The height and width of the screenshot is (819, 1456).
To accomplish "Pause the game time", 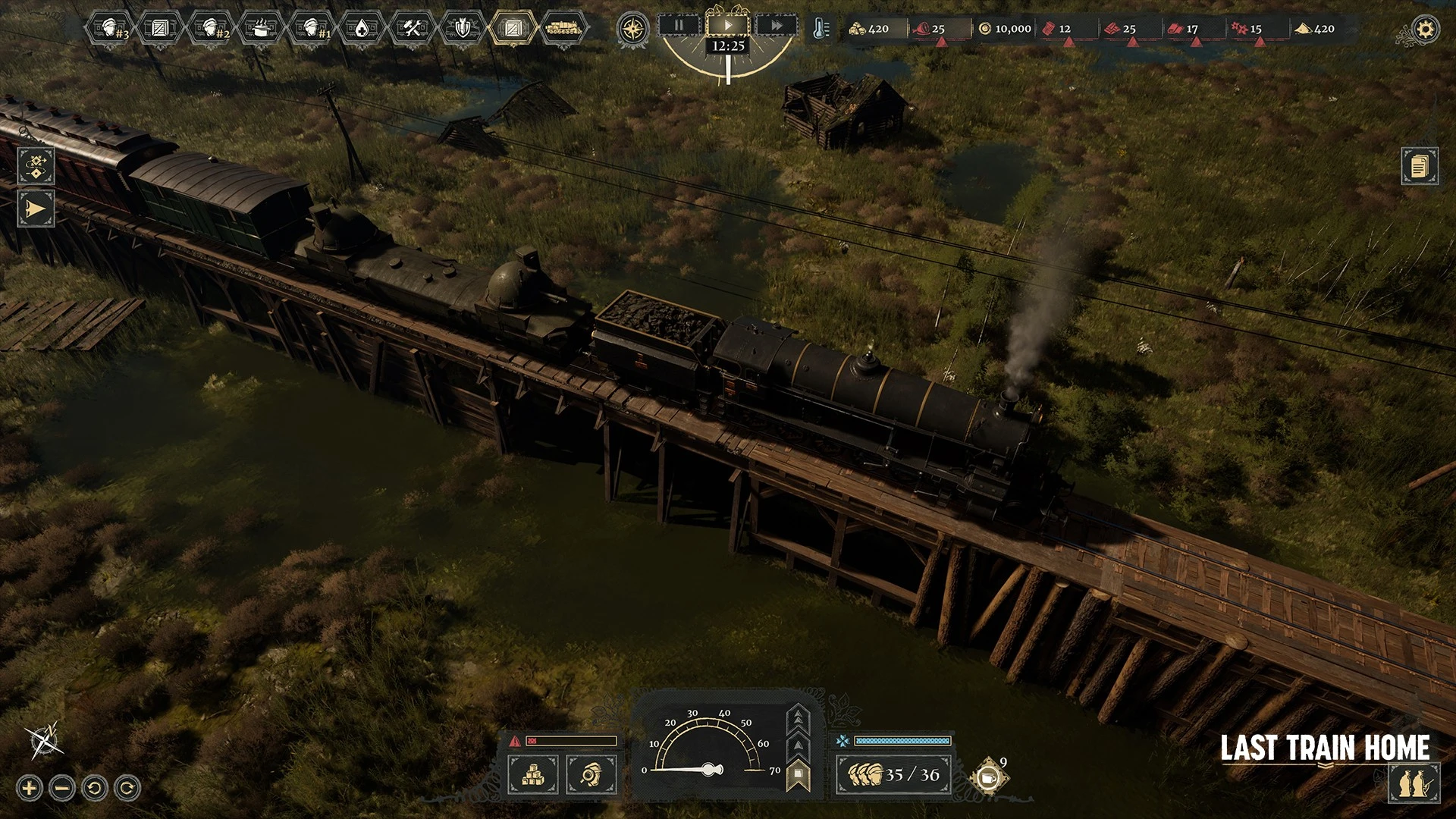I will tap(679, 26).
